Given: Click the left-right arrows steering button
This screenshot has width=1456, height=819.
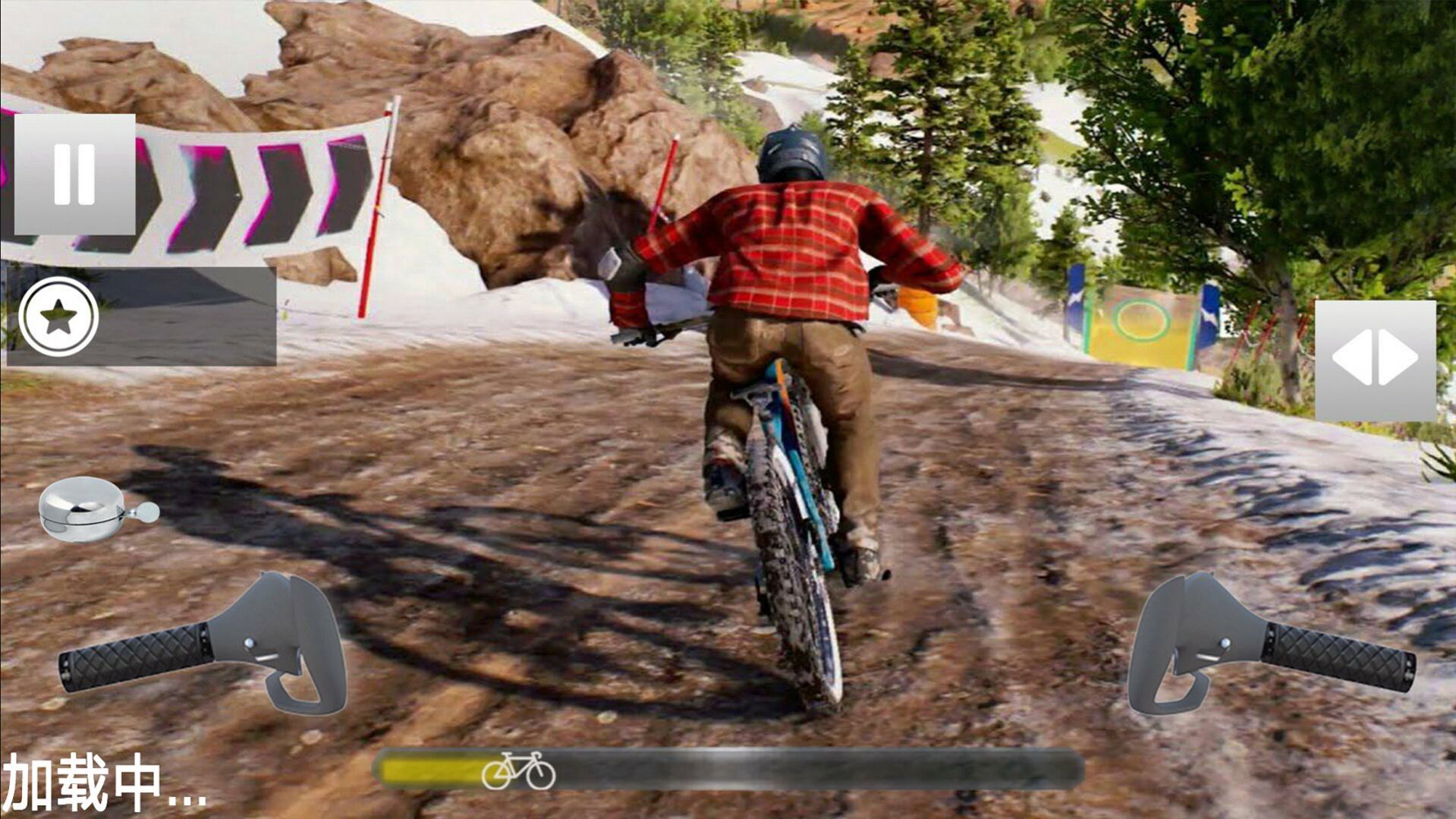Looking at the screenshot, I should point(1374,360).
